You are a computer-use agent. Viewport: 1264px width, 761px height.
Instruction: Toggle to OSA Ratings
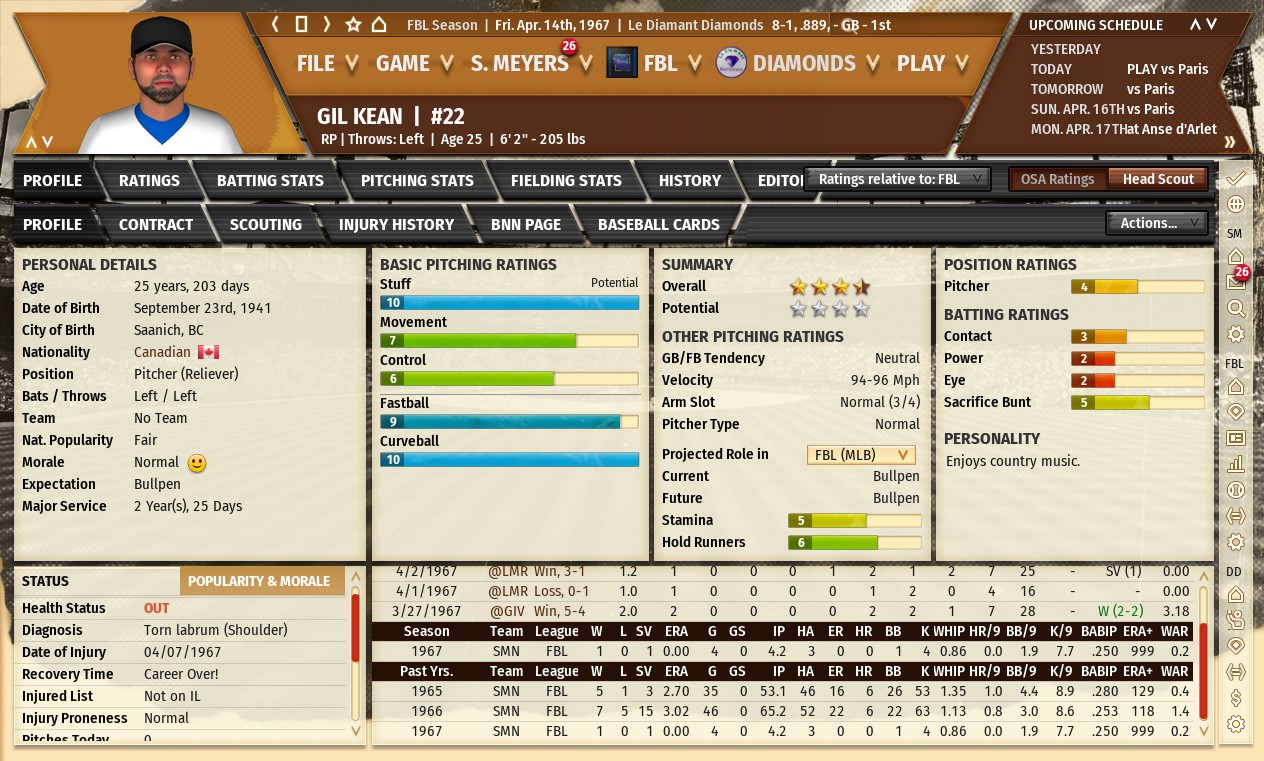click(1057, 179)
